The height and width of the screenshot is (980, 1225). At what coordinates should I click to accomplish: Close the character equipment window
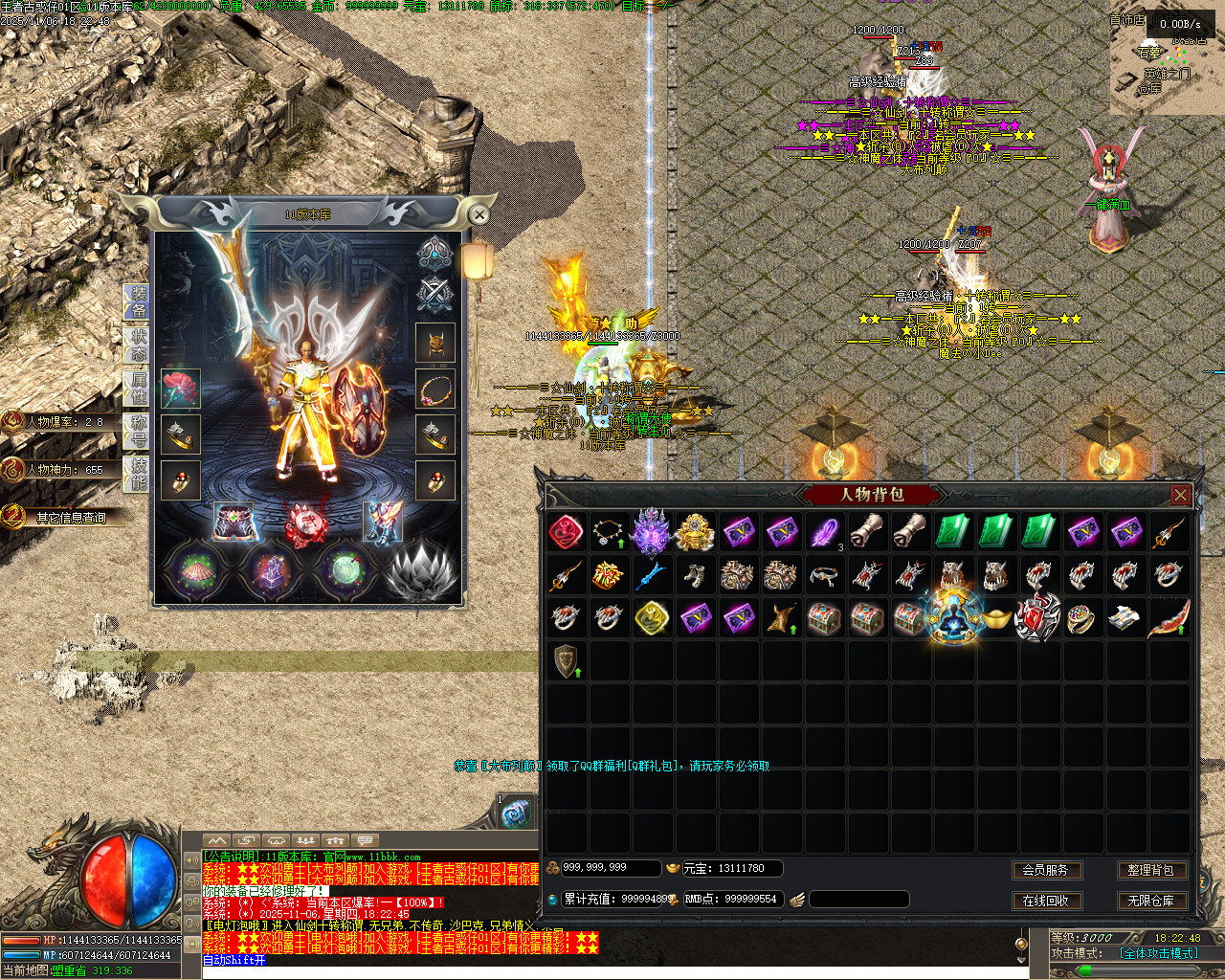pyautogui.click(x=479, y=215)
